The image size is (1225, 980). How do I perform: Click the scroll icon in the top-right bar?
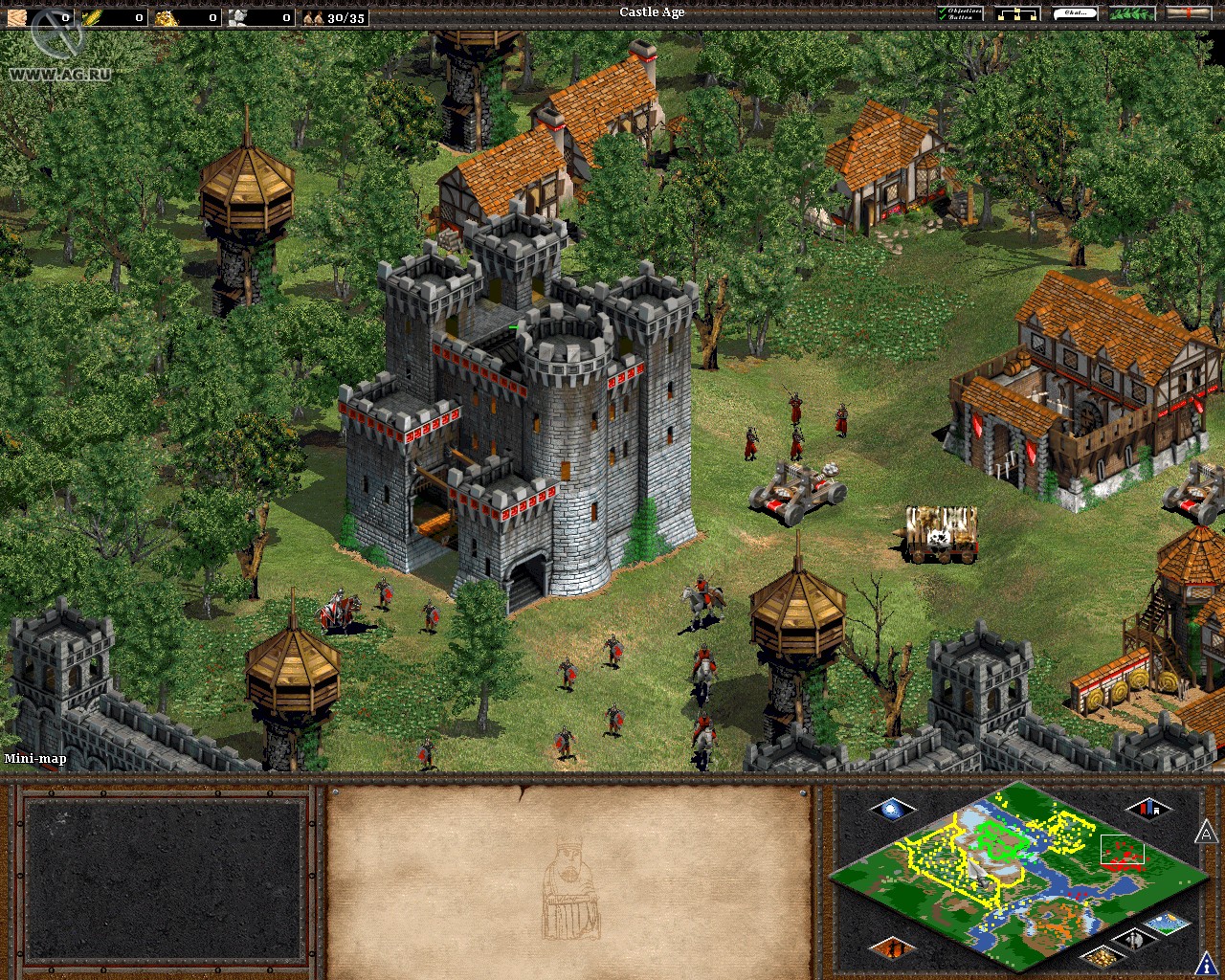click(1187, 14)
